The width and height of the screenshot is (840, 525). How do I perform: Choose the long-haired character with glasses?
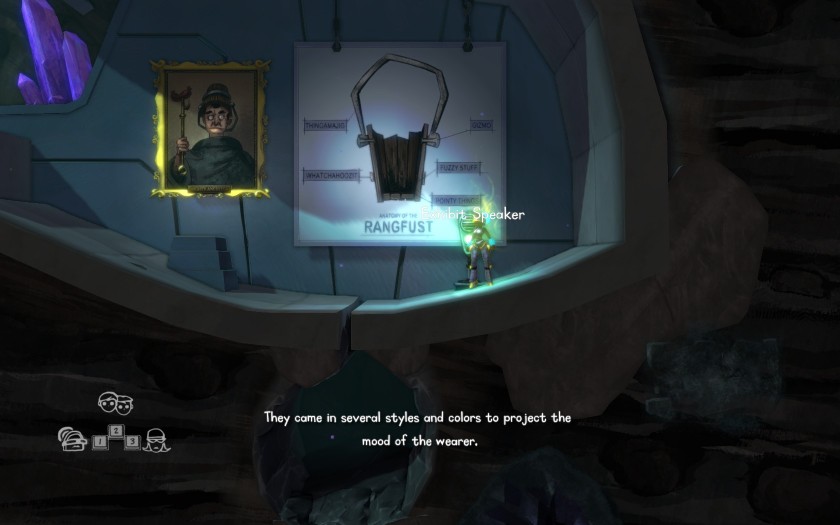click(x=156, y=439)
